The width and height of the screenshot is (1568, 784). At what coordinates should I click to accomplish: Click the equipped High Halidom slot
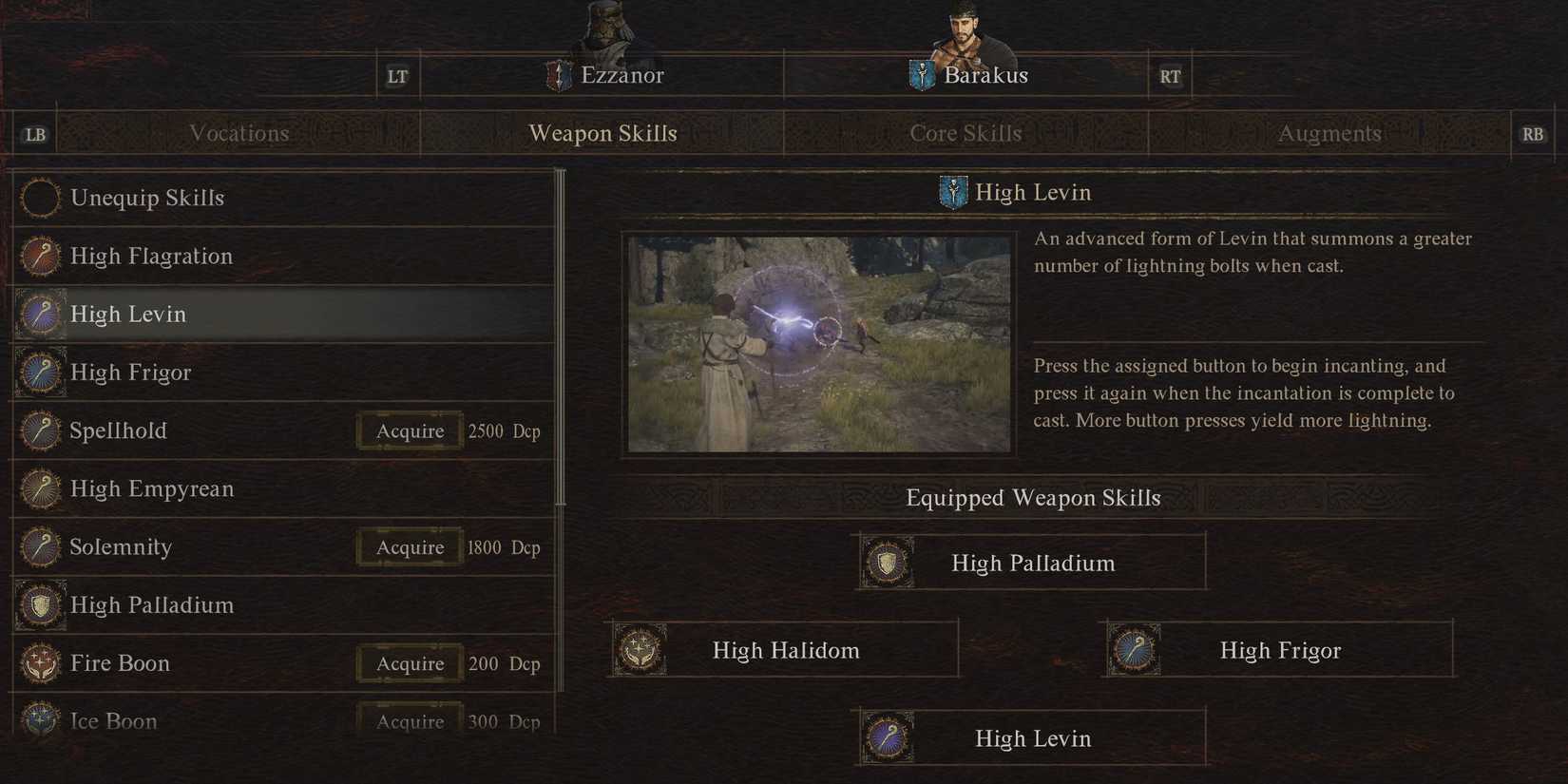pyautogui.click(x=784, y=650)
